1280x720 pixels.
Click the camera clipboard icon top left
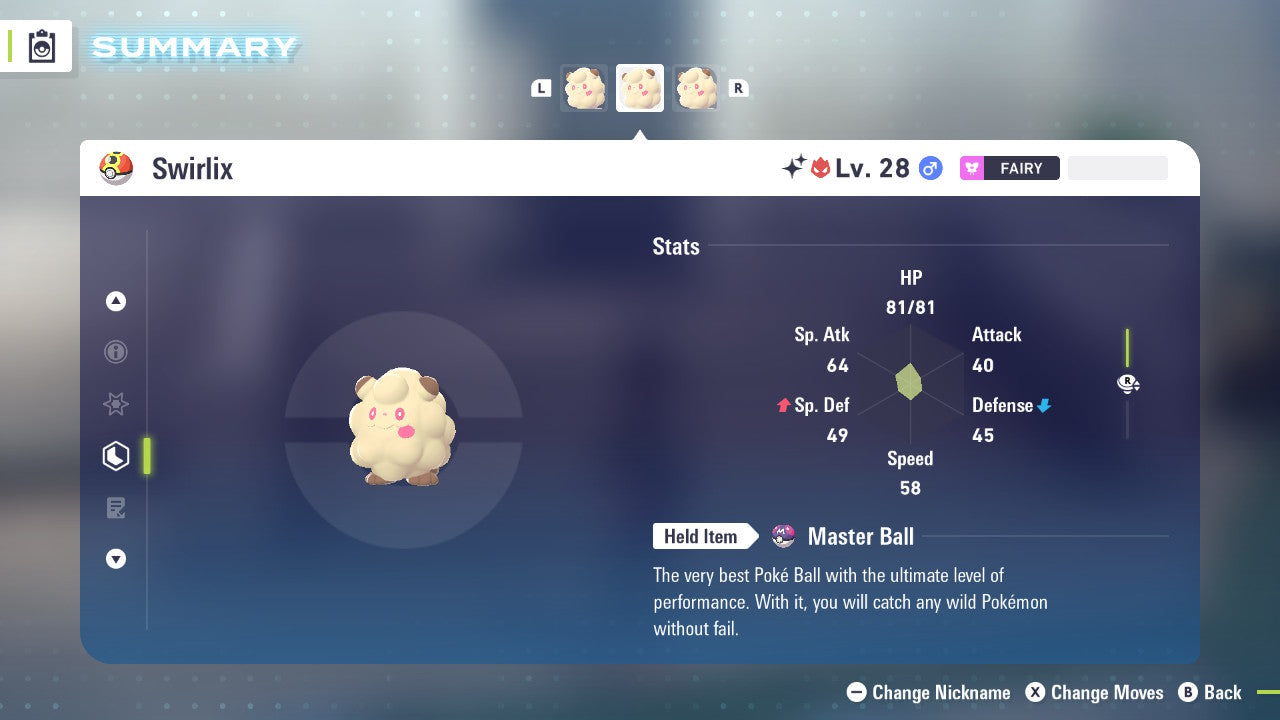point(40,46)
